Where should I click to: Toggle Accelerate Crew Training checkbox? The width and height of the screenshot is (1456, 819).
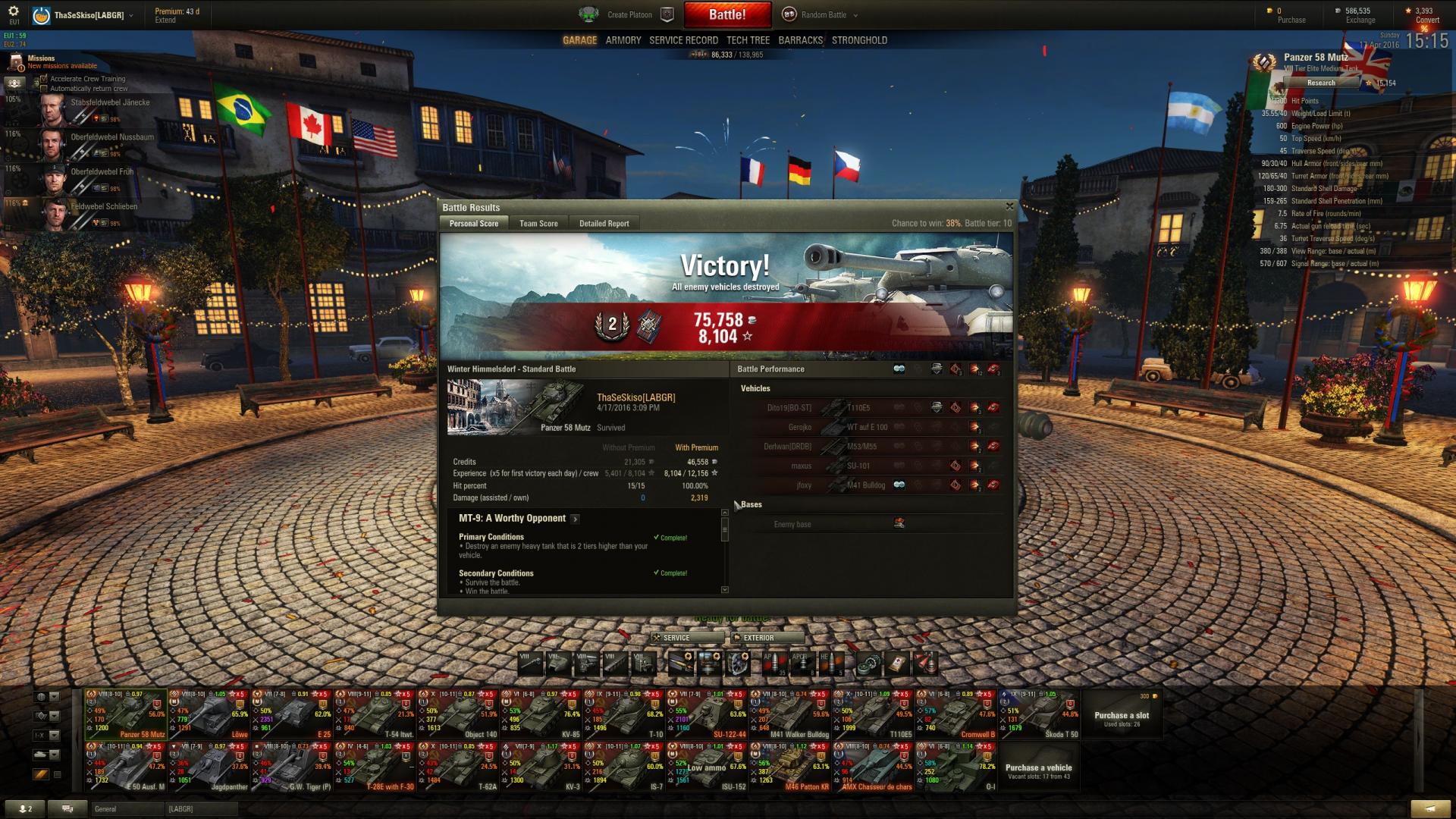(44, 79)
